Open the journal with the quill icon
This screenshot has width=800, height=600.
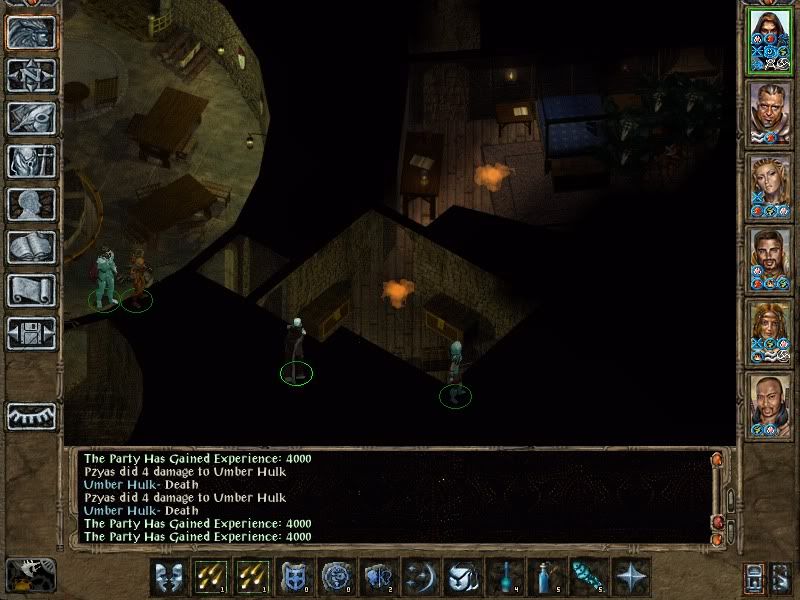pos(31,118)
